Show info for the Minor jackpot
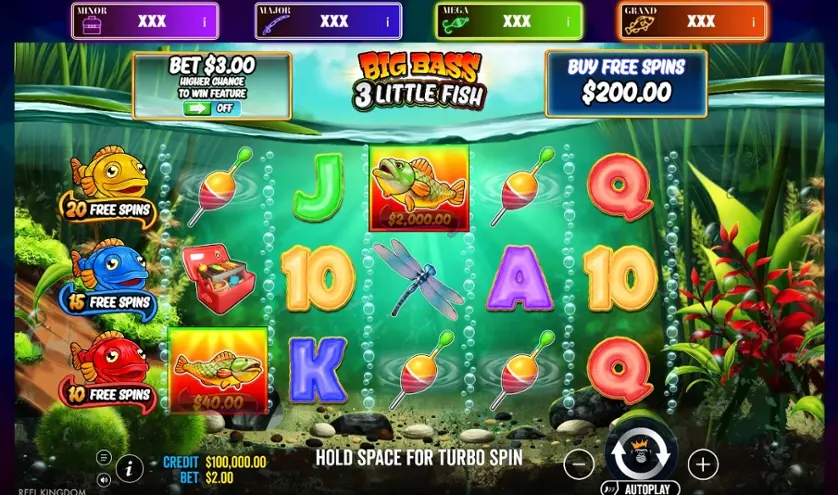Image resolution: width=838 pixels, height=495 pixels. pos(205,21)
